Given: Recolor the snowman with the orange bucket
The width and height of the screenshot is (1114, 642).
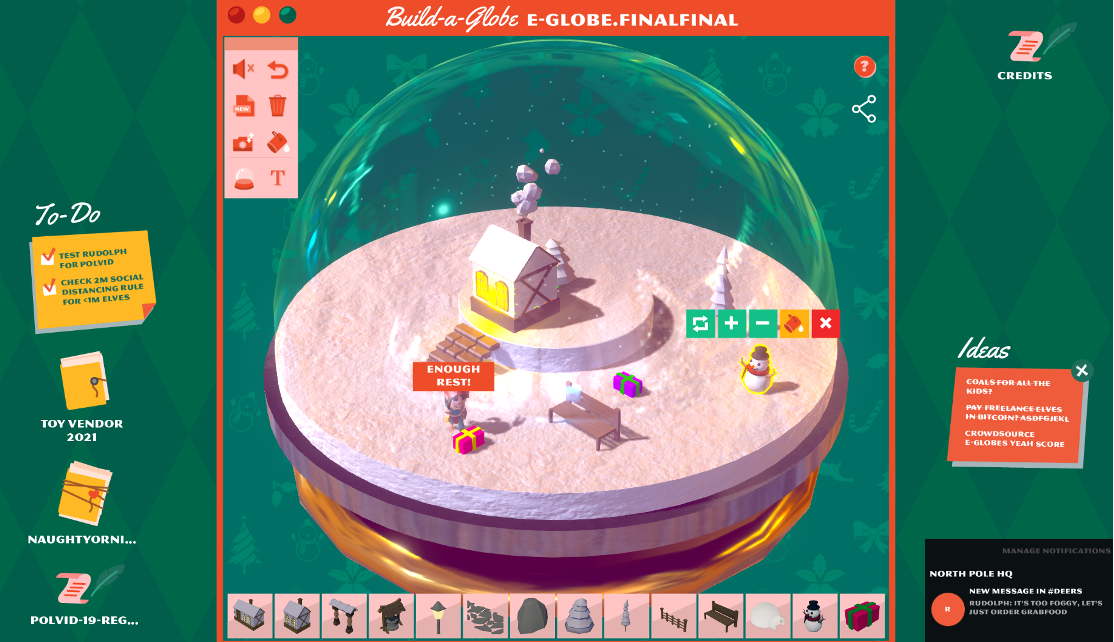Looking at the screenshot, I should (x=794, y=323).
